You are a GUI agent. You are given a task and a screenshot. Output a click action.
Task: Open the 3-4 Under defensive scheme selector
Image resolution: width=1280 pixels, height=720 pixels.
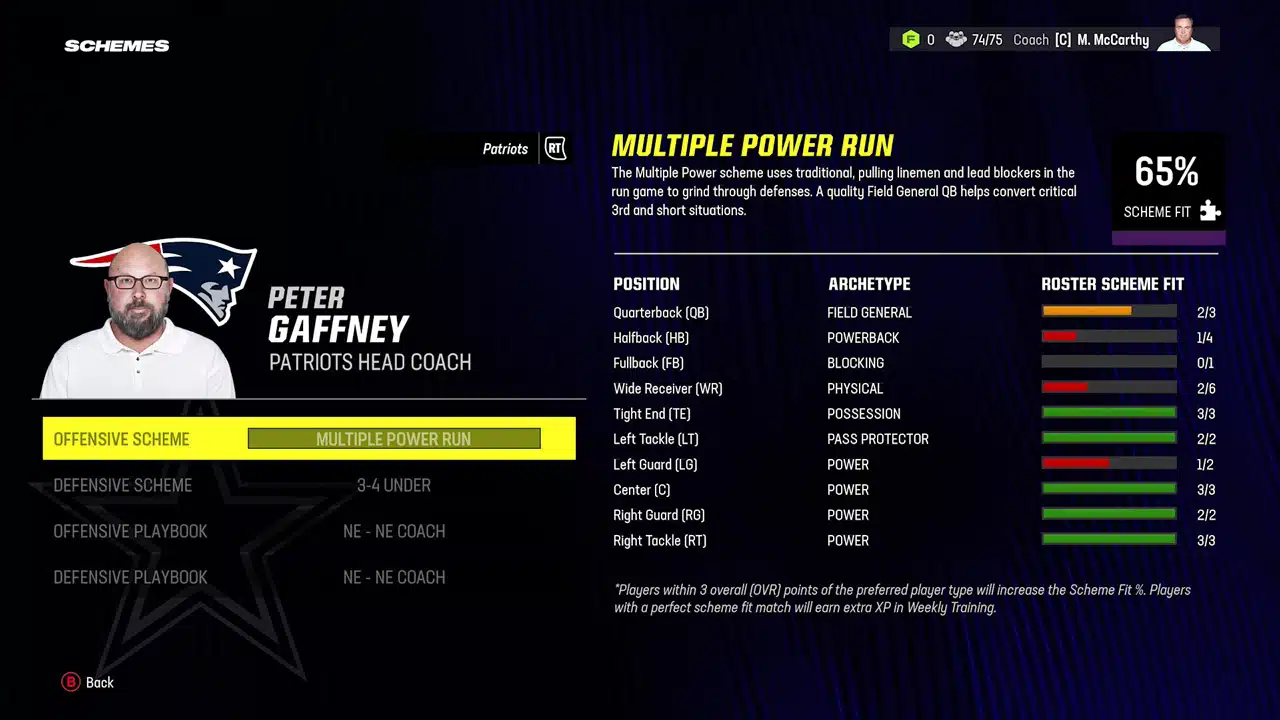coord(394,485)
